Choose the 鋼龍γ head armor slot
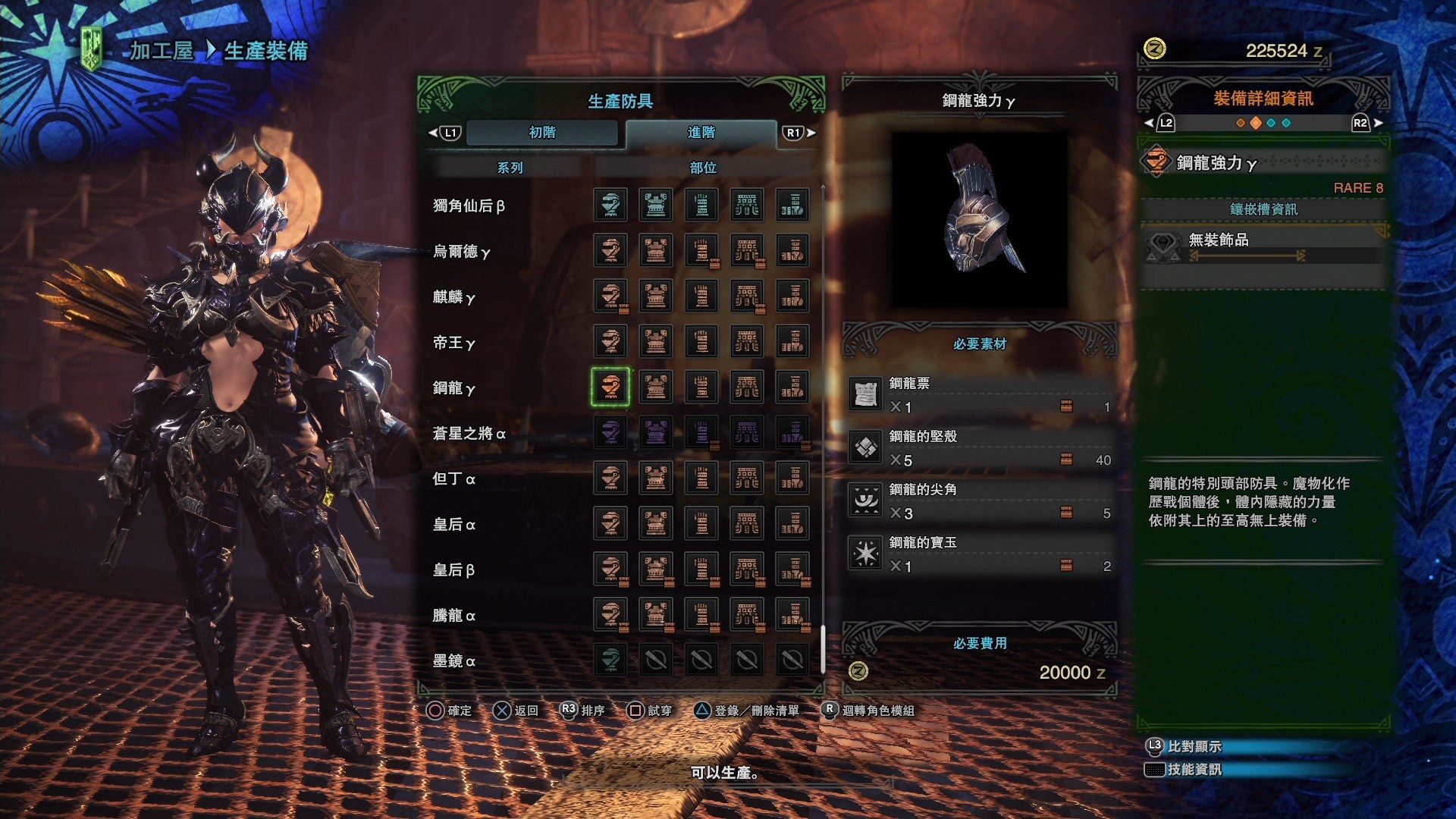The width and height of the screenshot is (1456, 819). pyautogui.click(x=610, y=388)
